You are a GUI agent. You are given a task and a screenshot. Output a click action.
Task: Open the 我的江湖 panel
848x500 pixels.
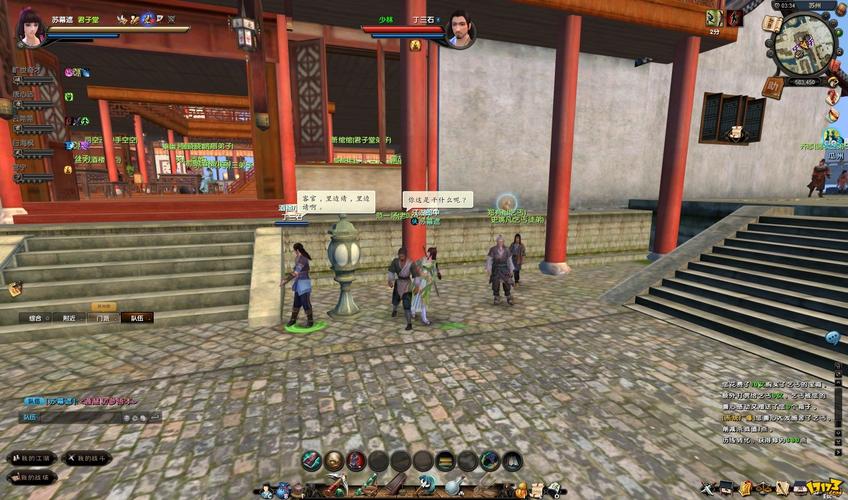(32, 458)
